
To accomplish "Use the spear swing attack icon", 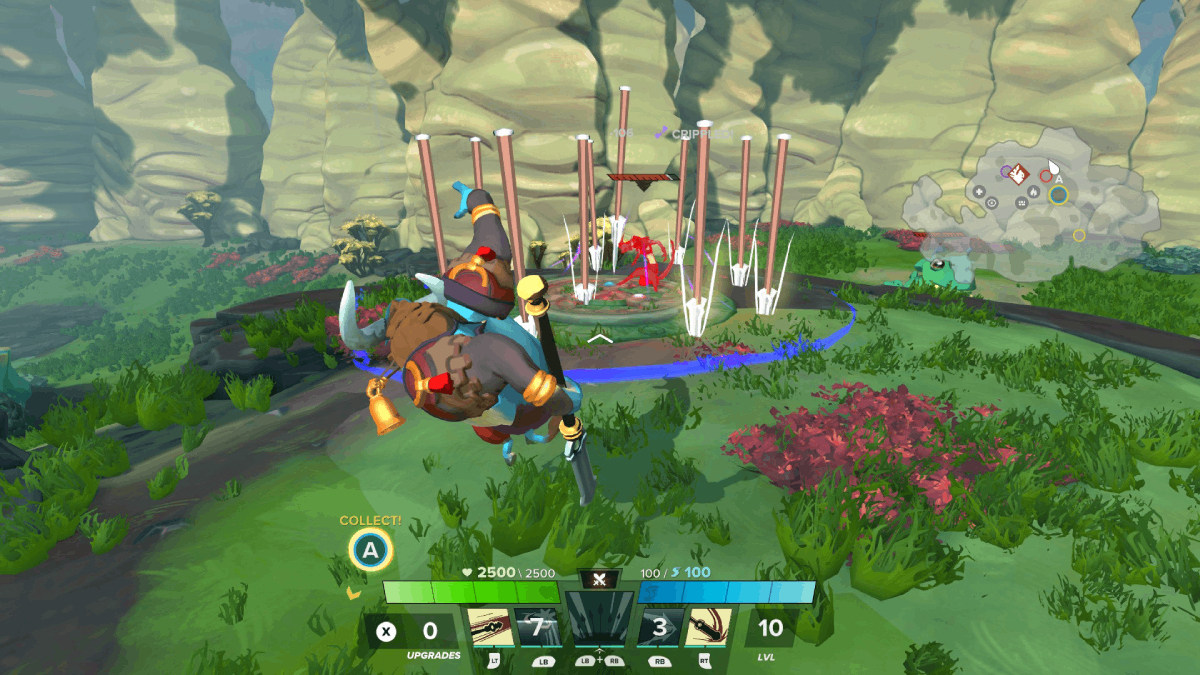I will 707,627.
